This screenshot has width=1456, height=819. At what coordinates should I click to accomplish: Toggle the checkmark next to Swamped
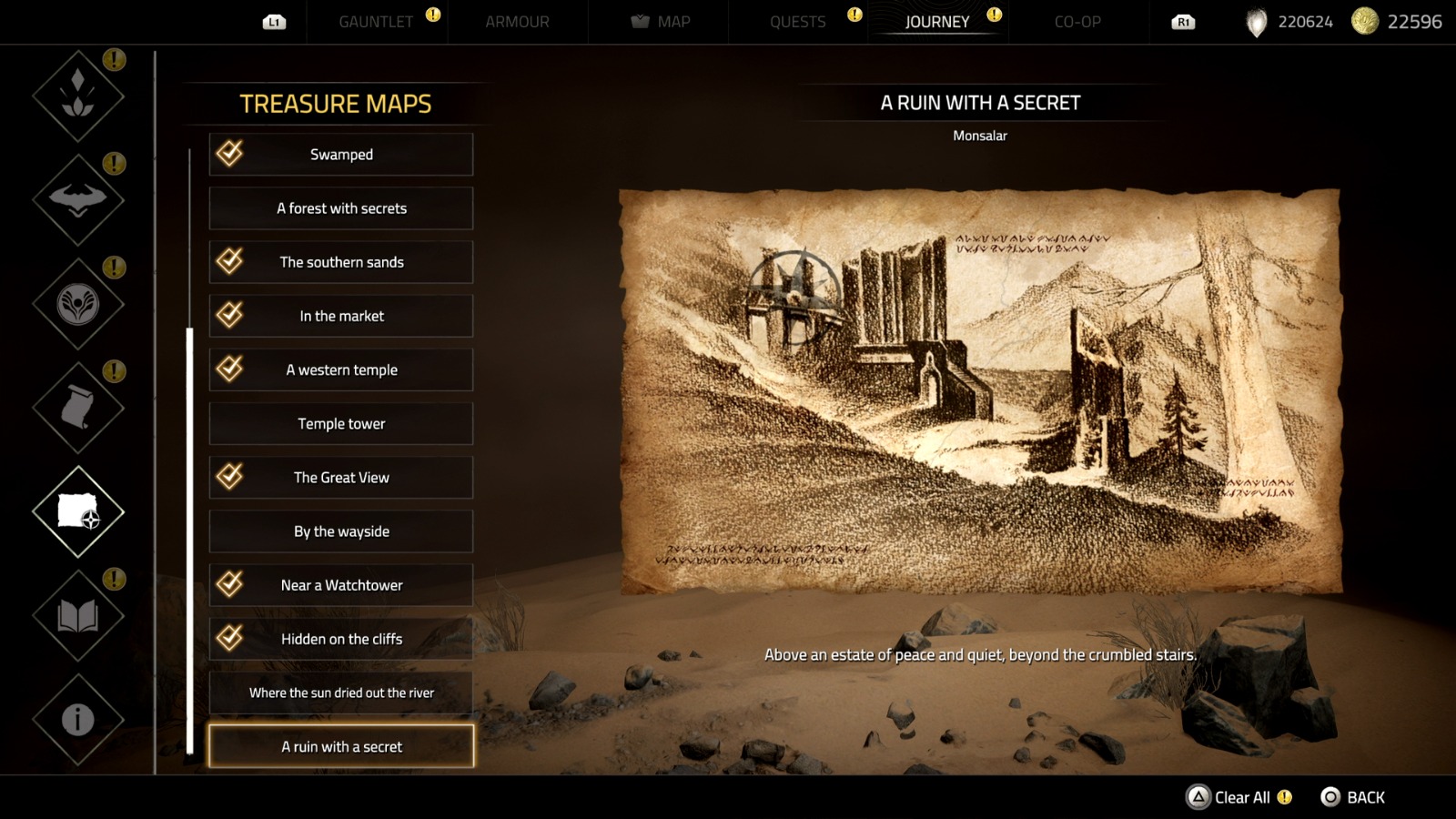click(229, 154)
